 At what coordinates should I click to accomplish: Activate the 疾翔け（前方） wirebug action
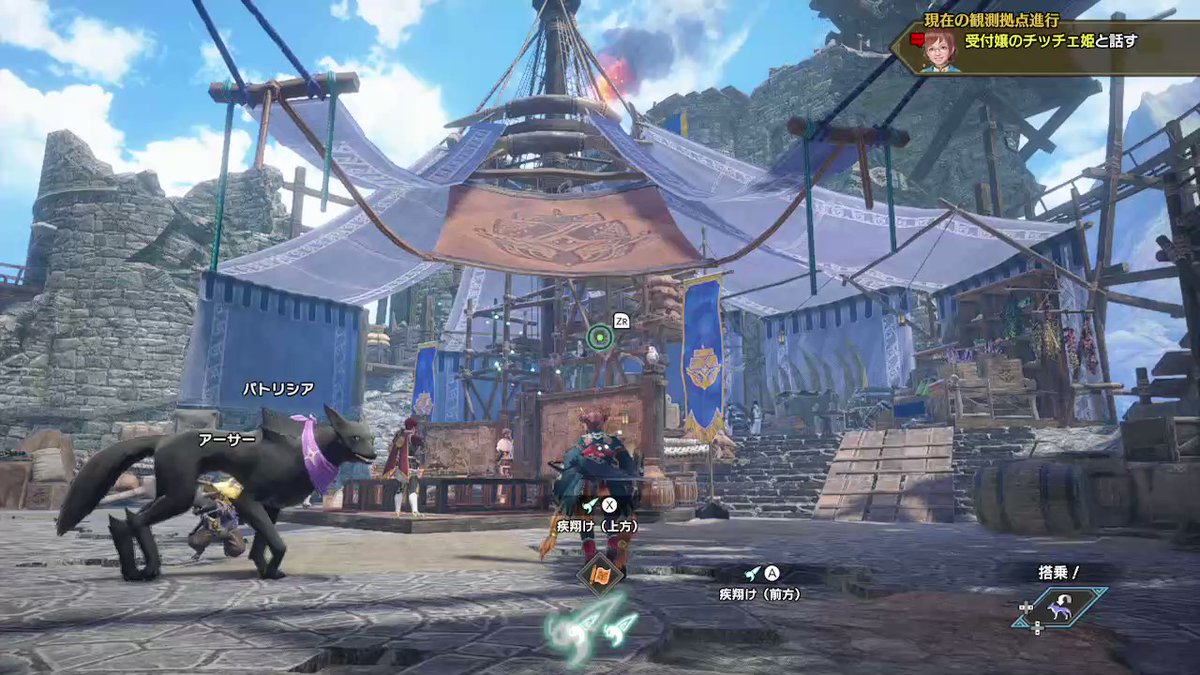tap(760, 583)
